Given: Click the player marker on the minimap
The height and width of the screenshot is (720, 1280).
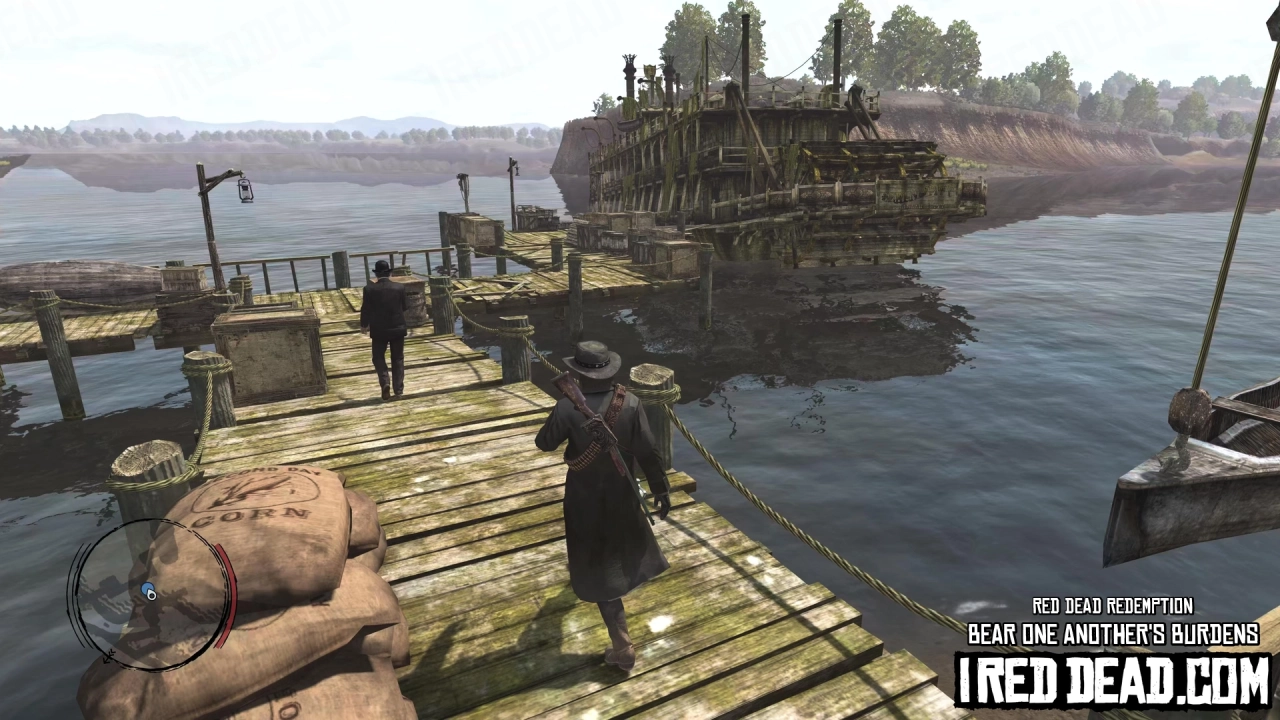Looking at the screenshot, I should pyautogui.click(x=152, y=595).
